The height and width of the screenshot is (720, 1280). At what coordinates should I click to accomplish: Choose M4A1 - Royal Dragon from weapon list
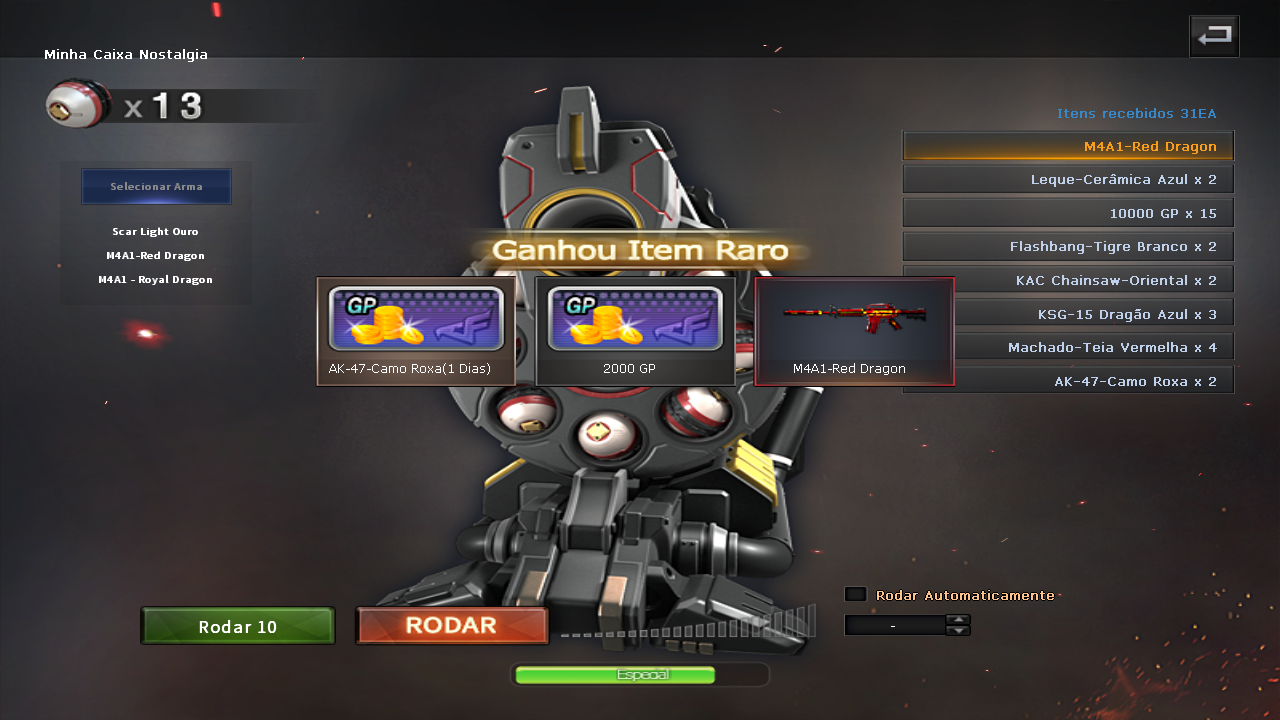click(155, 280)
